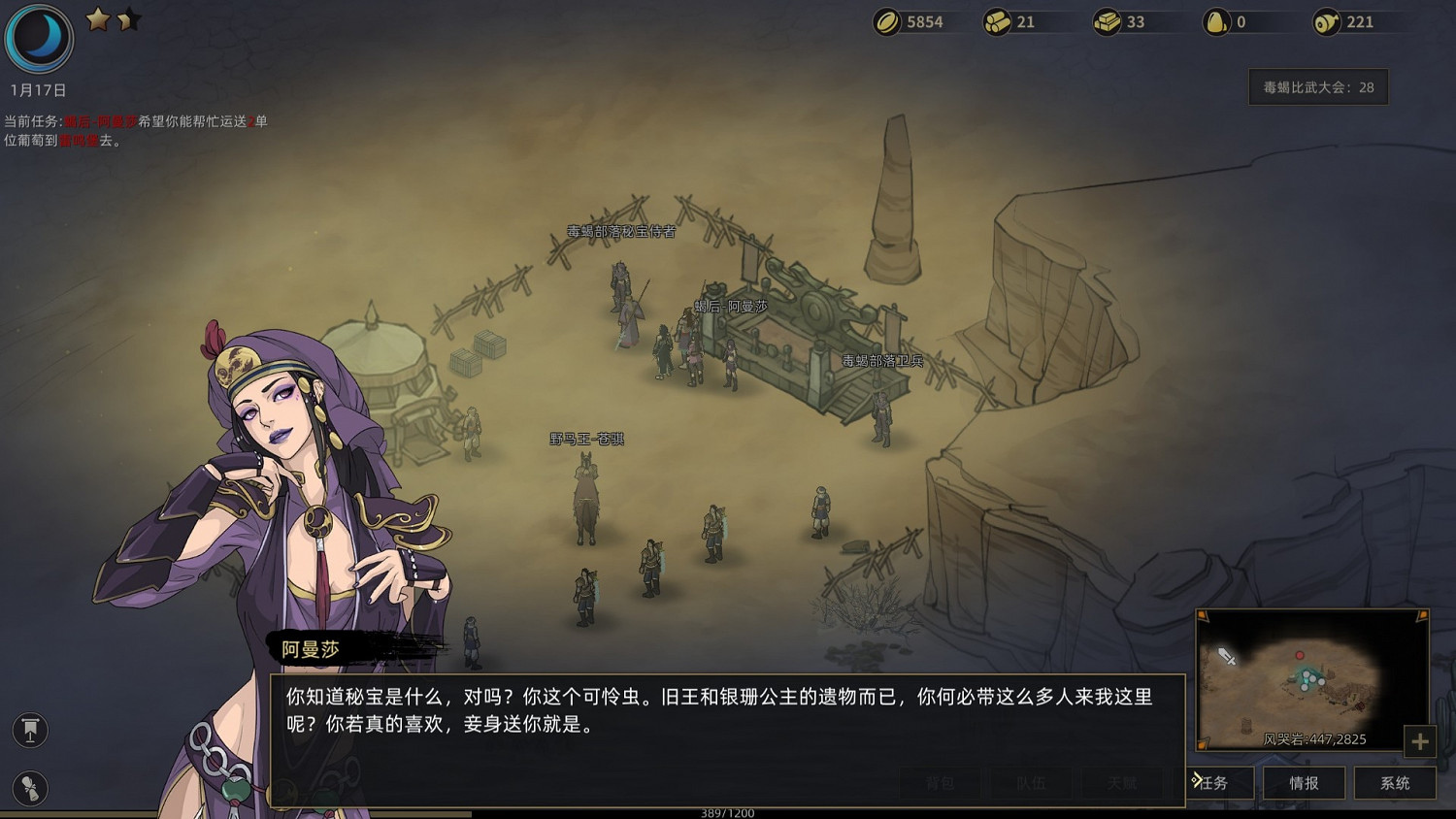Image resolution: width=1456 pixels, height=819 pixels.
Task: Click the plus zoom control on the minimap
Action: coord(1421,742)
